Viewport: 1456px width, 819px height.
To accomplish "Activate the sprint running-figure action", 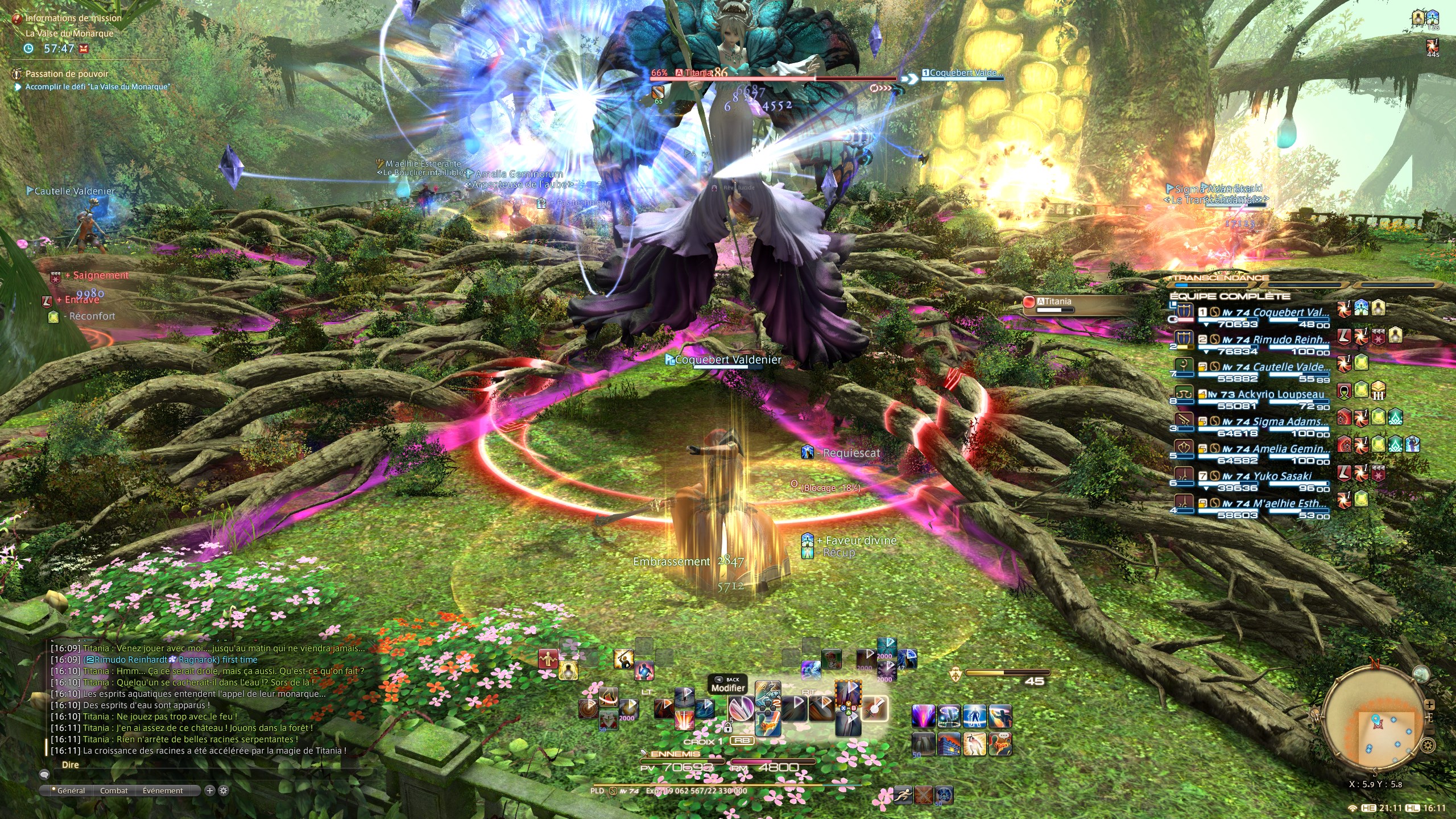I will 903,795.
